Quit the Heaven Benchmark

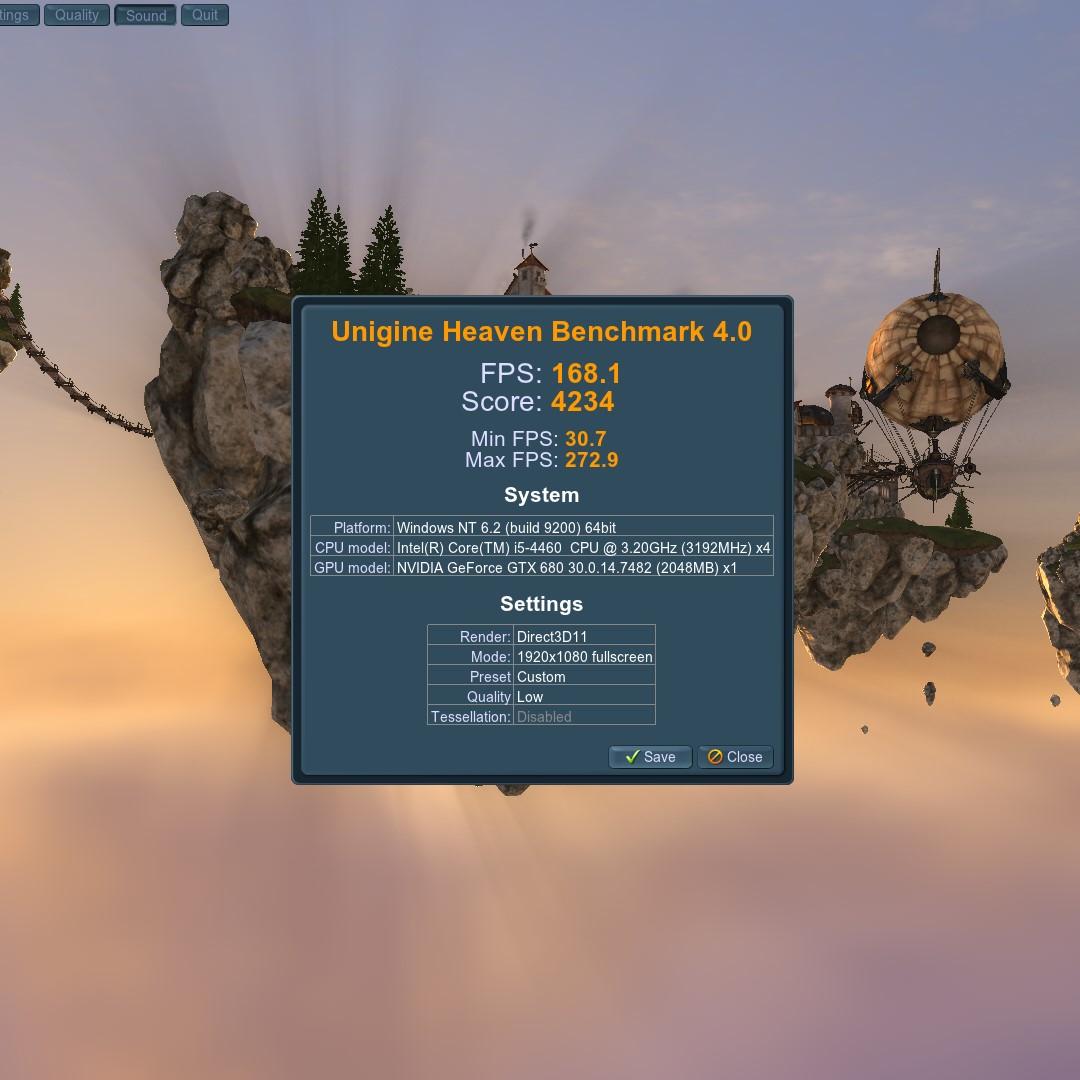(205, 15)
